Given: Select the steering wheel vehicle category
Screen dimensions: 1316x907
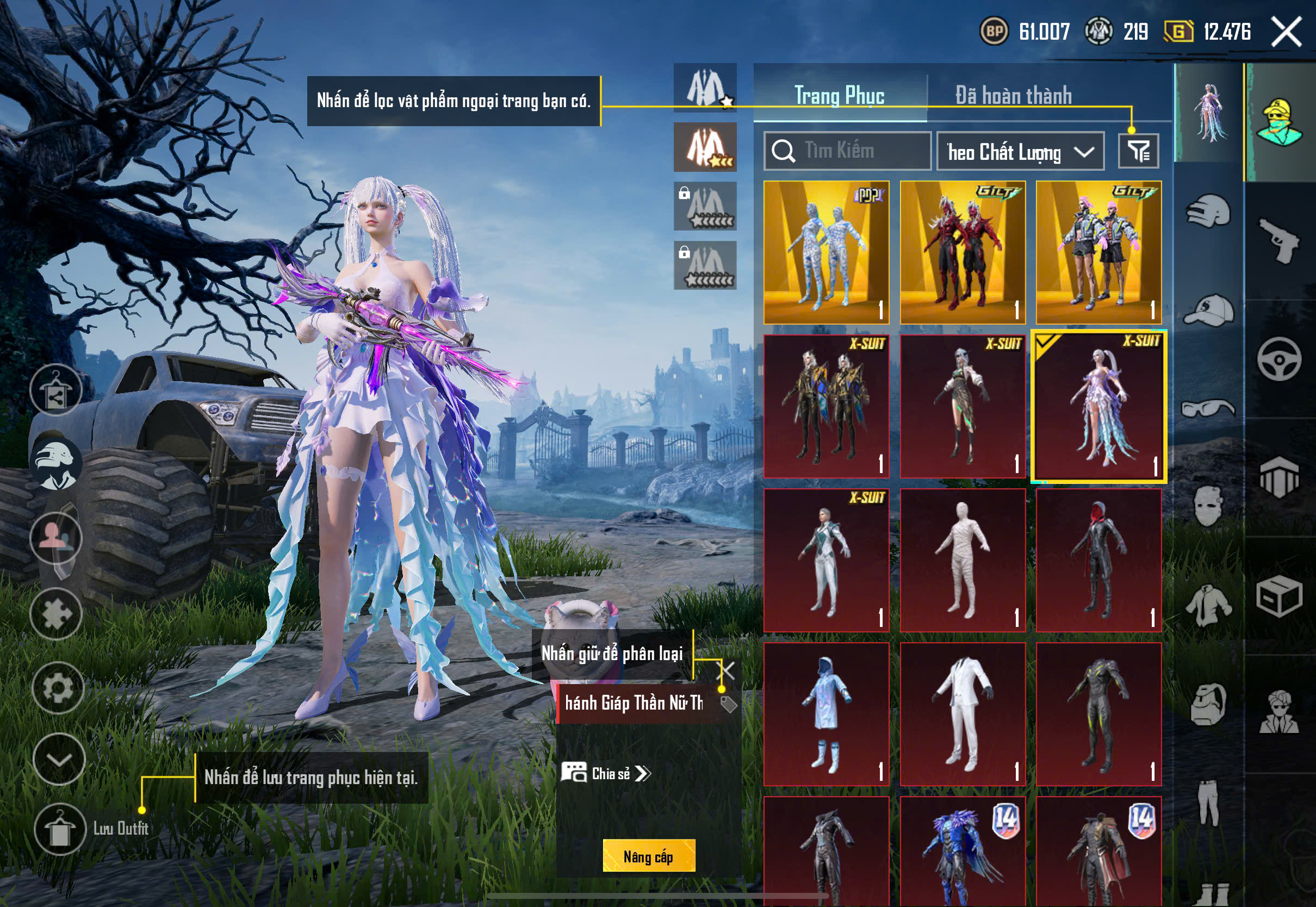Looking at the screenshot, I should (x=1279, y=359).
